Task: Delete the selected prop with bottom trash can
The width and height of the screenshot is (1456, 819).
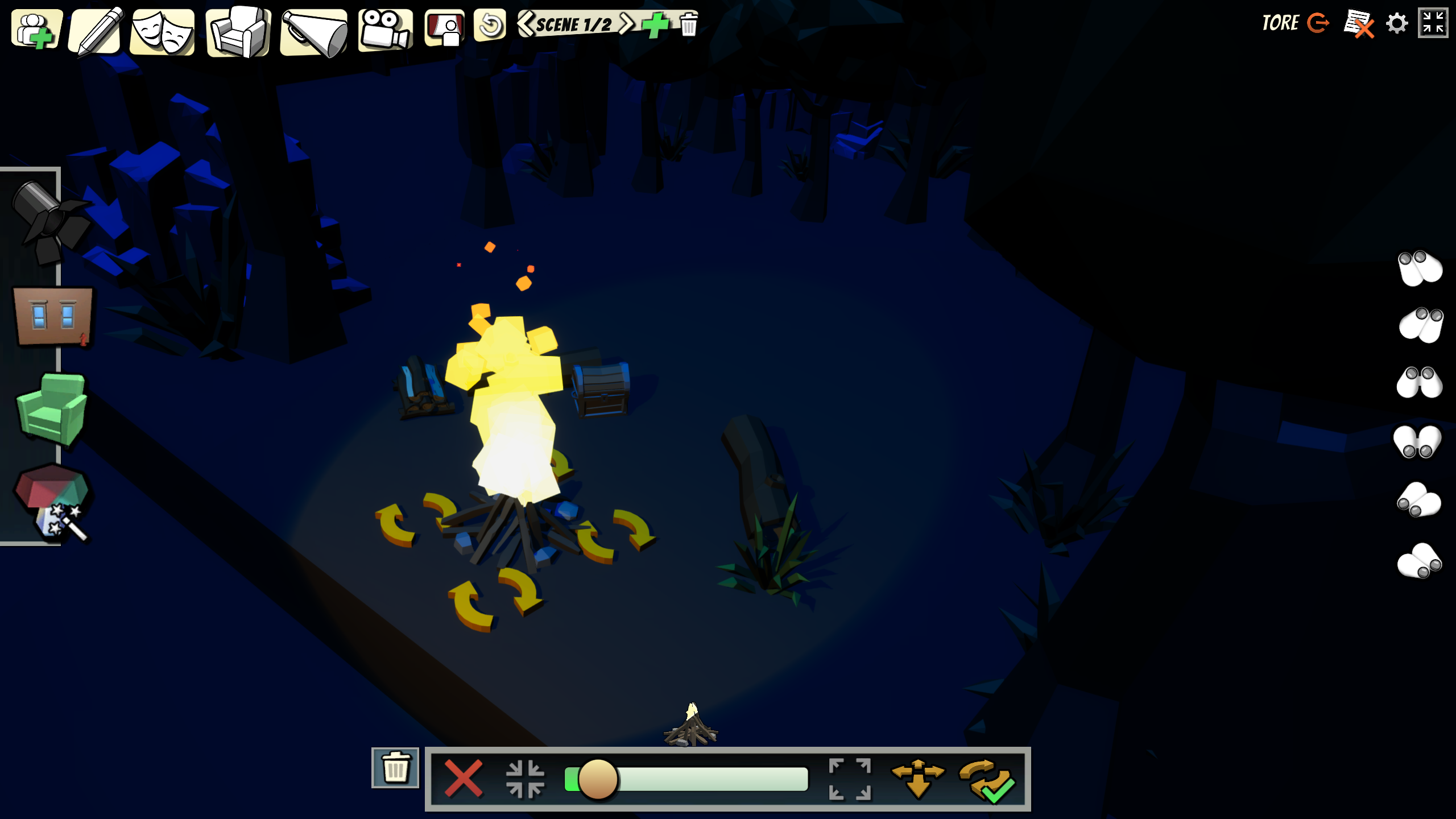Action: coord(395,768)
